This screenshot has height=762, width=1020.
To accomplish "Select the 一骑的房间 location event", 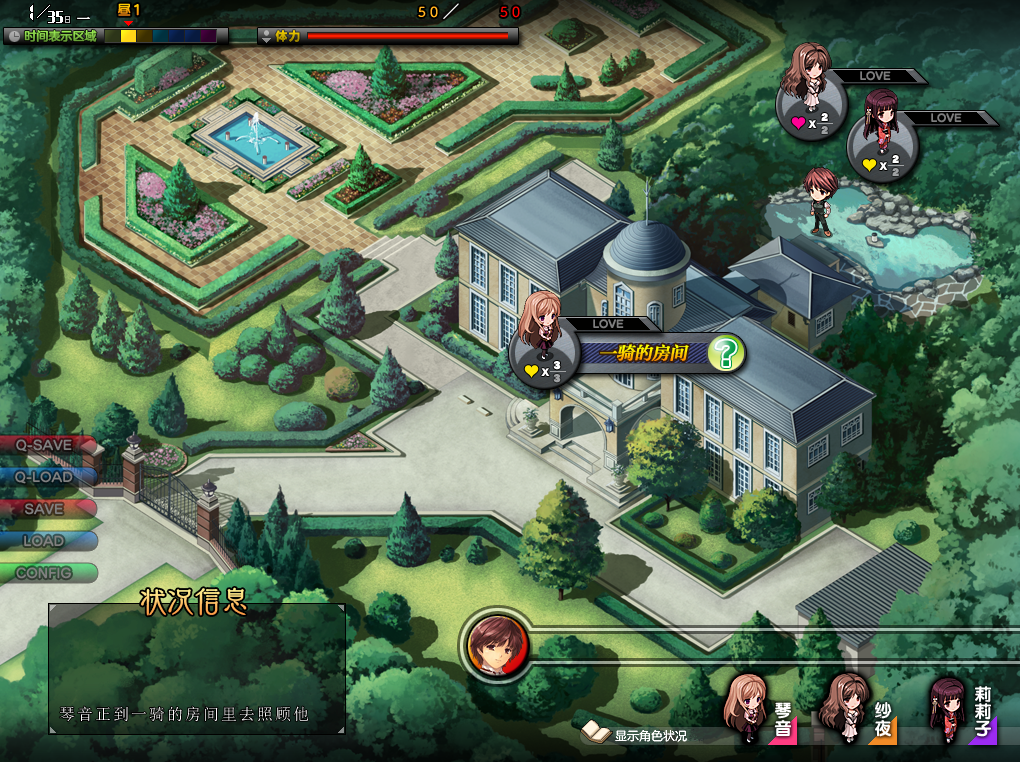I will click(642, 354).
